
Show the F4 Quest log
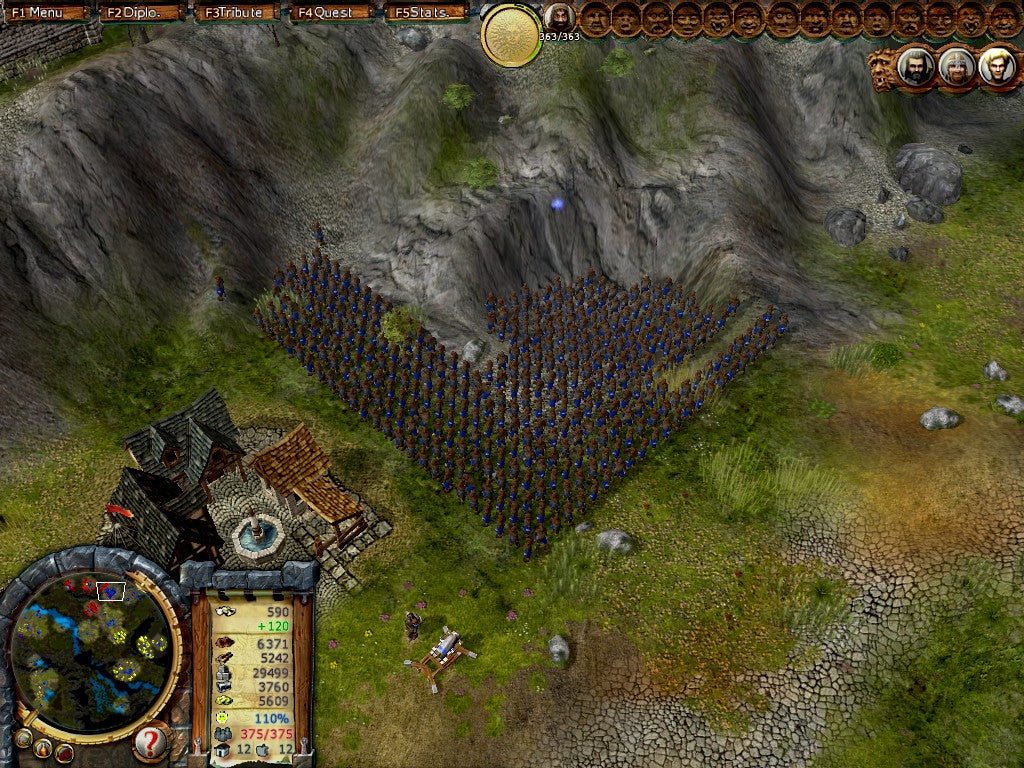pos(332,13)
